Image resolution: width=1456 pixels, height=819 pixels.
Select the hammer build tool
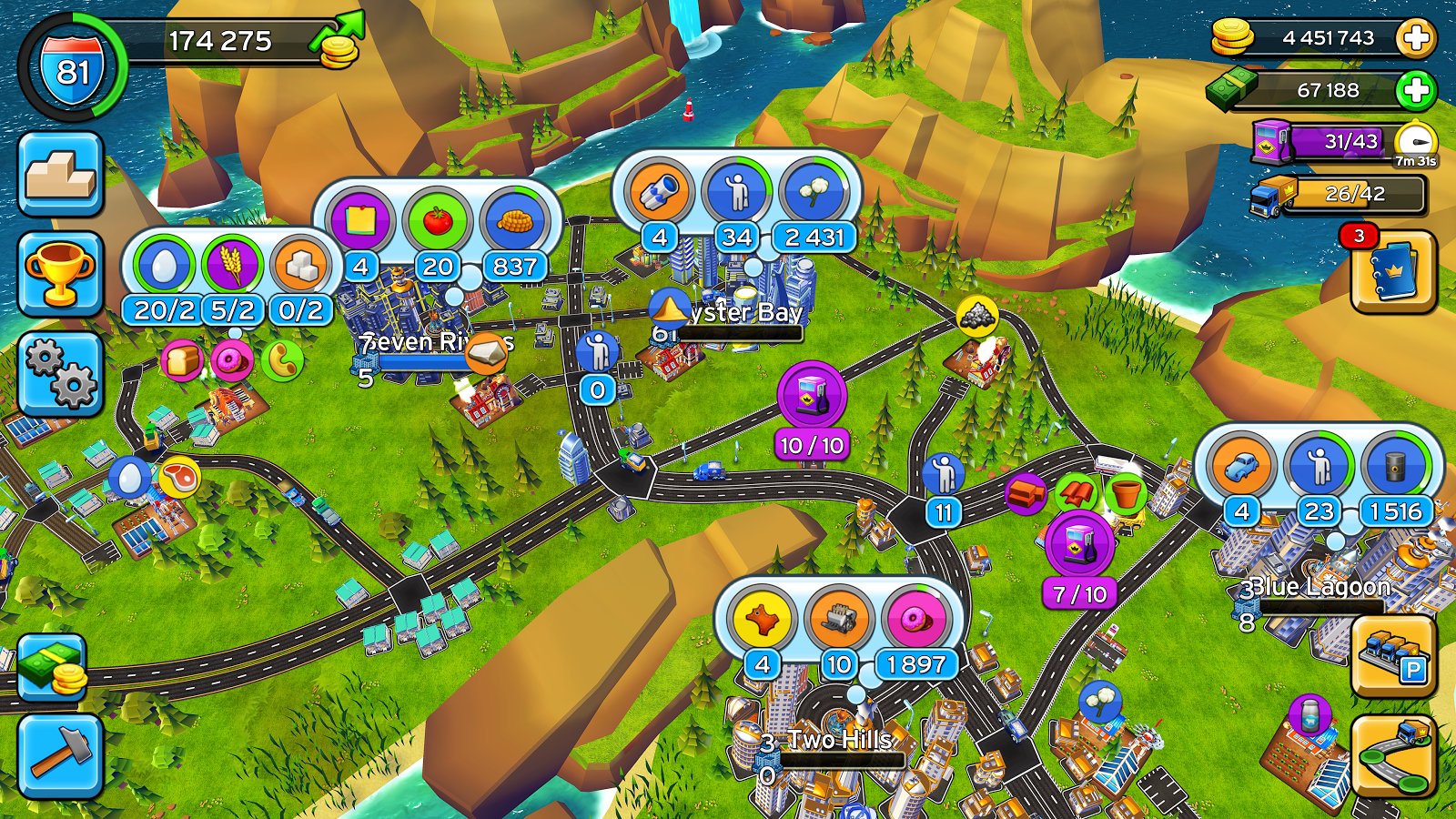(60, 756)
